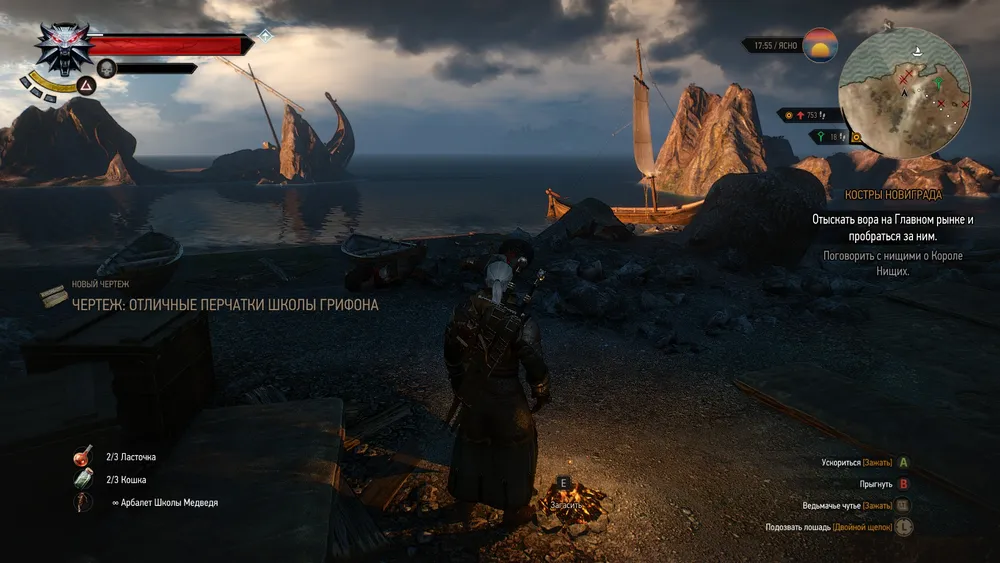Use the Кошка potion slot
The height and width of the screenshot is (563, 1000).
83,480
